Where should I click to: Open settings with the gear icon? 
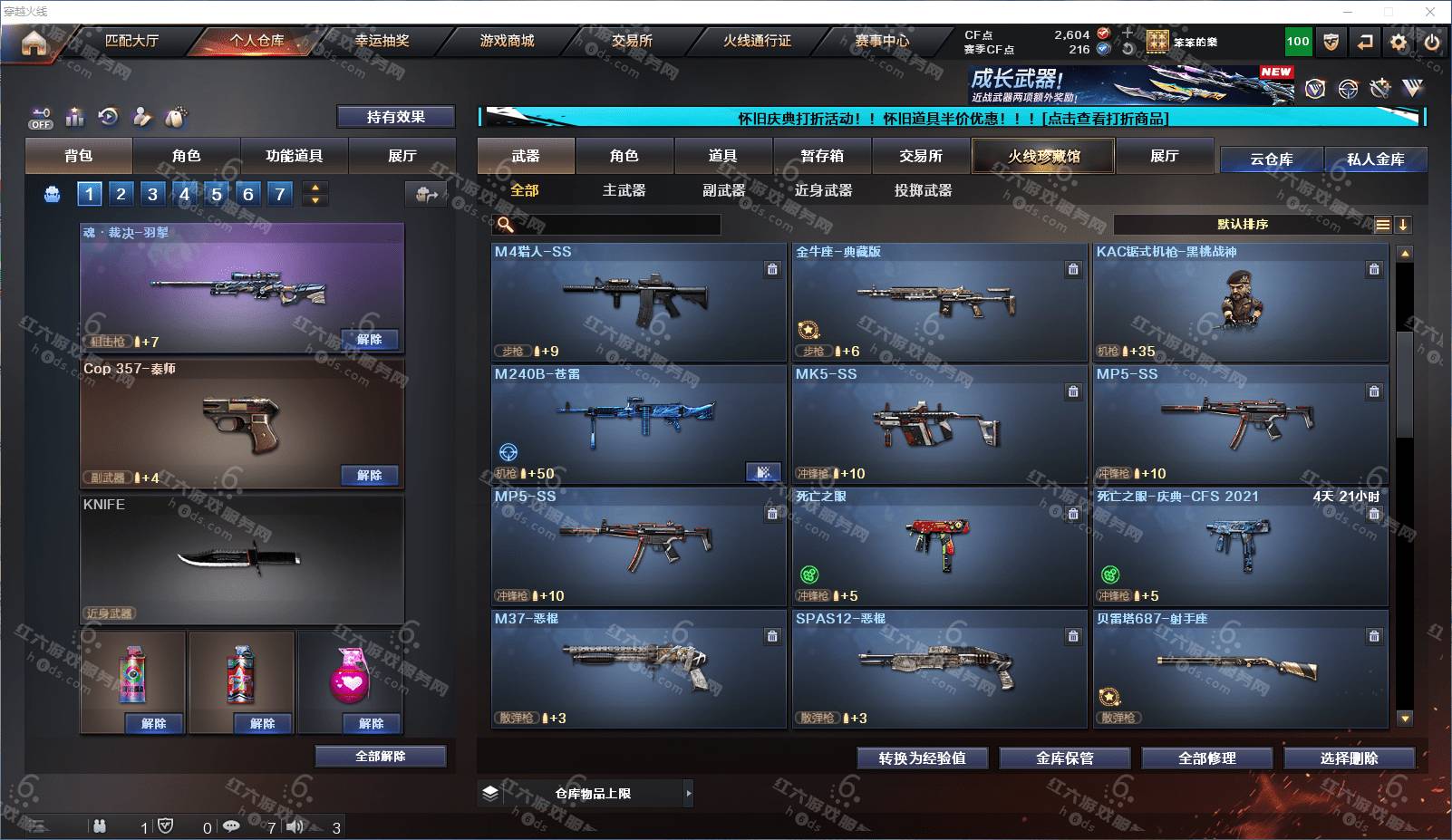pyautogui.click(x=1399, y=42)
